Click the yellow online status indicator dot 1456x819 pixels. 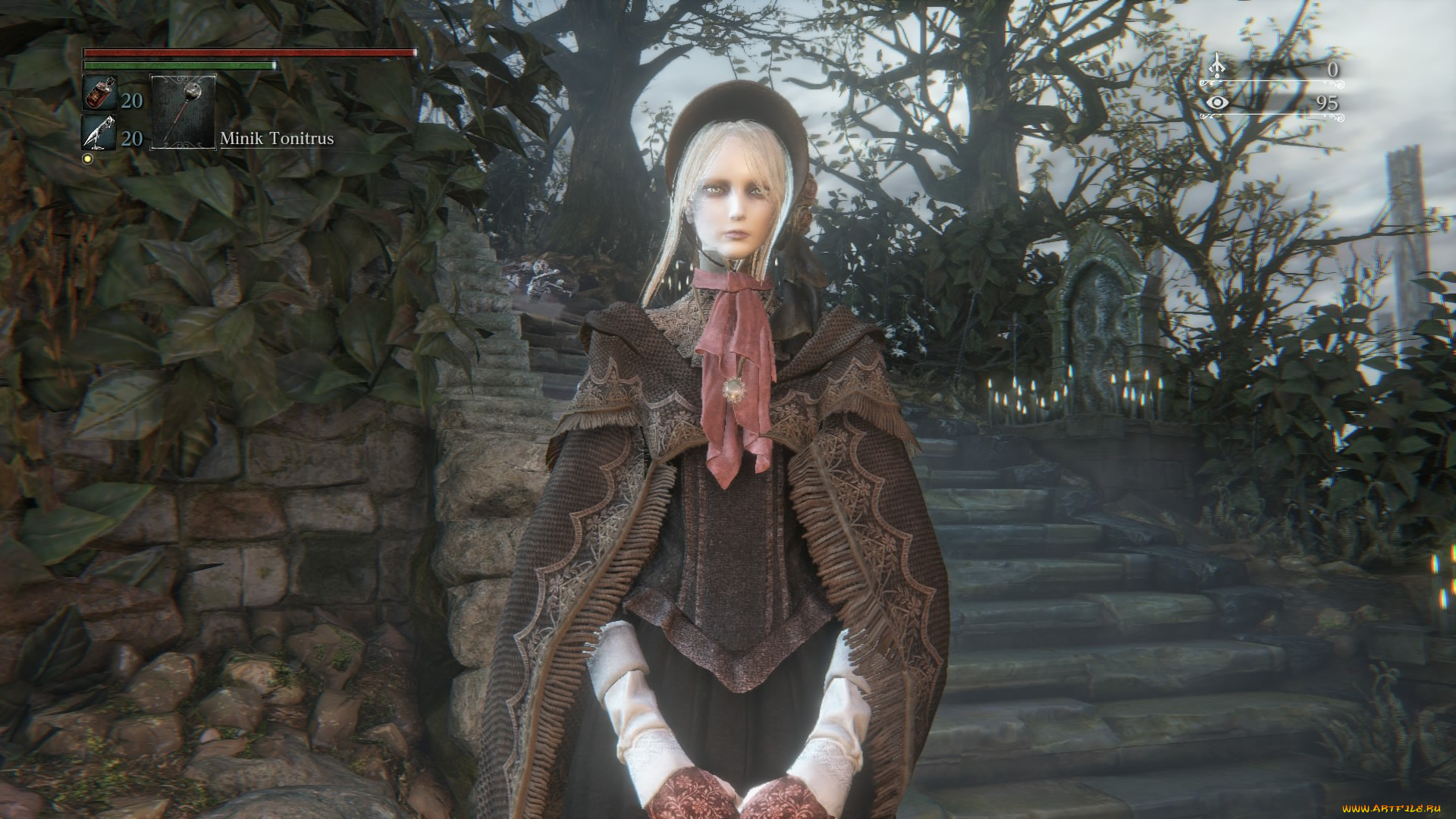point(89,157)
